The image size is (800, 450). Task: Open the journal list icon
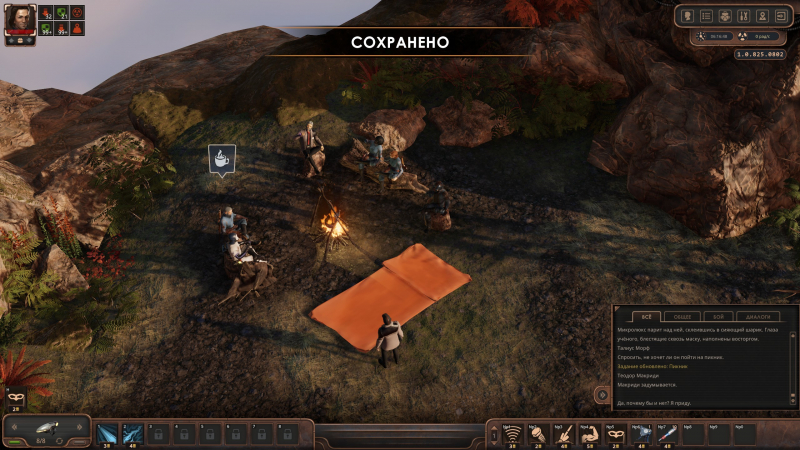point(707,16)
